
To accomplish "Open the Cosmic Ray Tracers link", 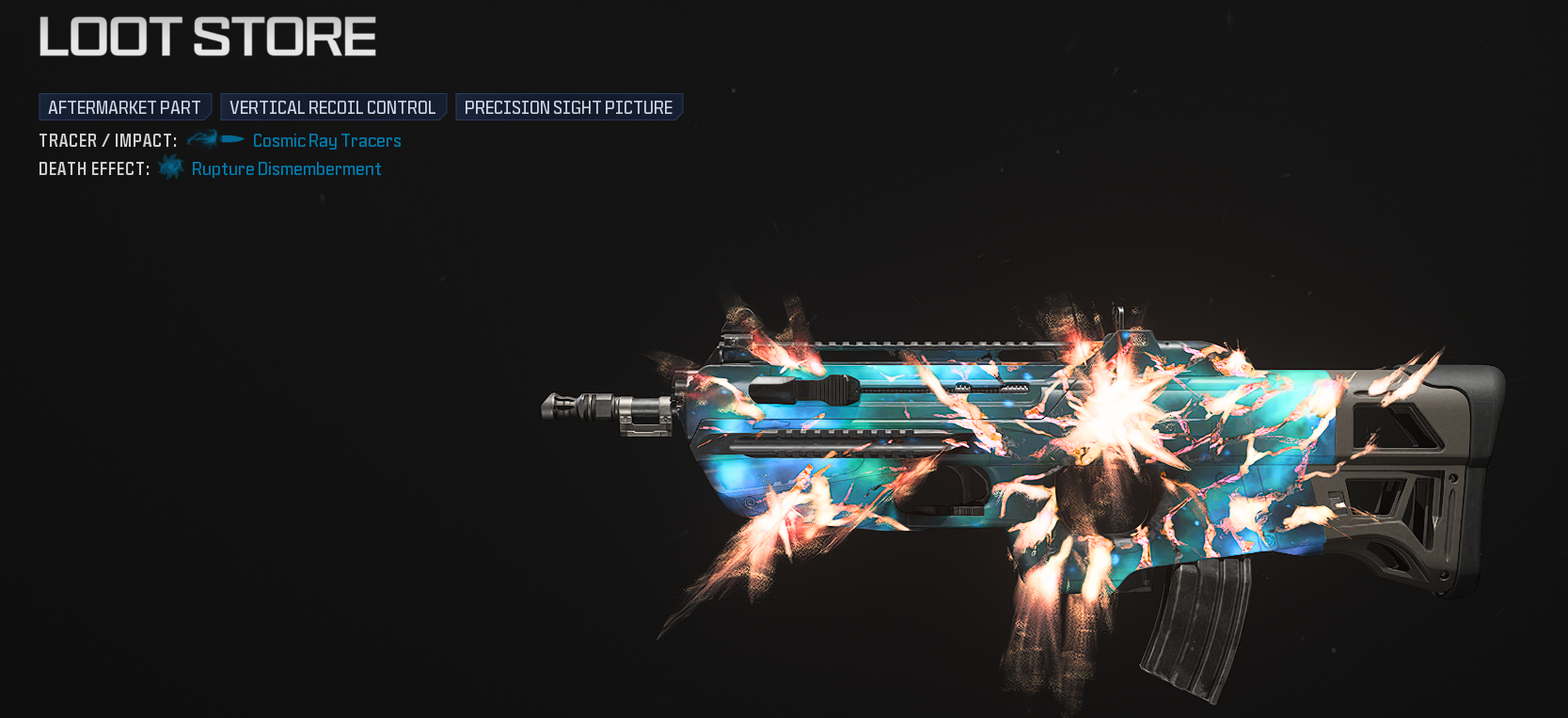I will (x=326, y=140).
